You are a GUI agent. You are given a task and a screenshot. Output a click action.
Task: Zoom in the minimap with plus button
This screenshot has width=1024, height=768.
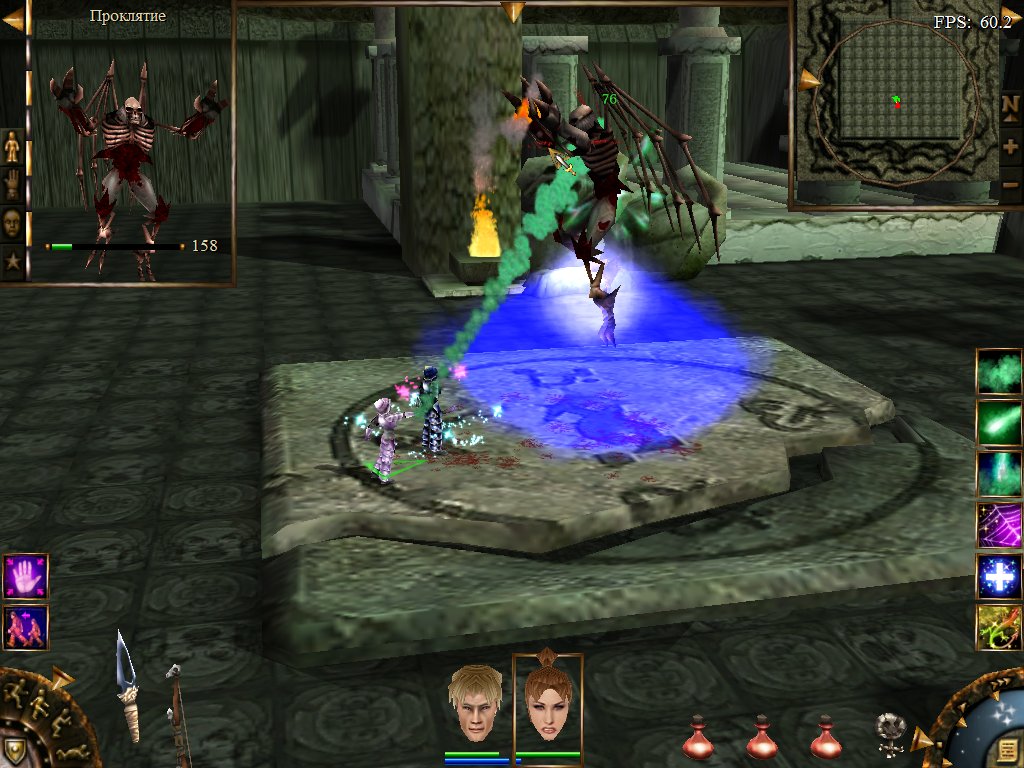pos(1010,146)
